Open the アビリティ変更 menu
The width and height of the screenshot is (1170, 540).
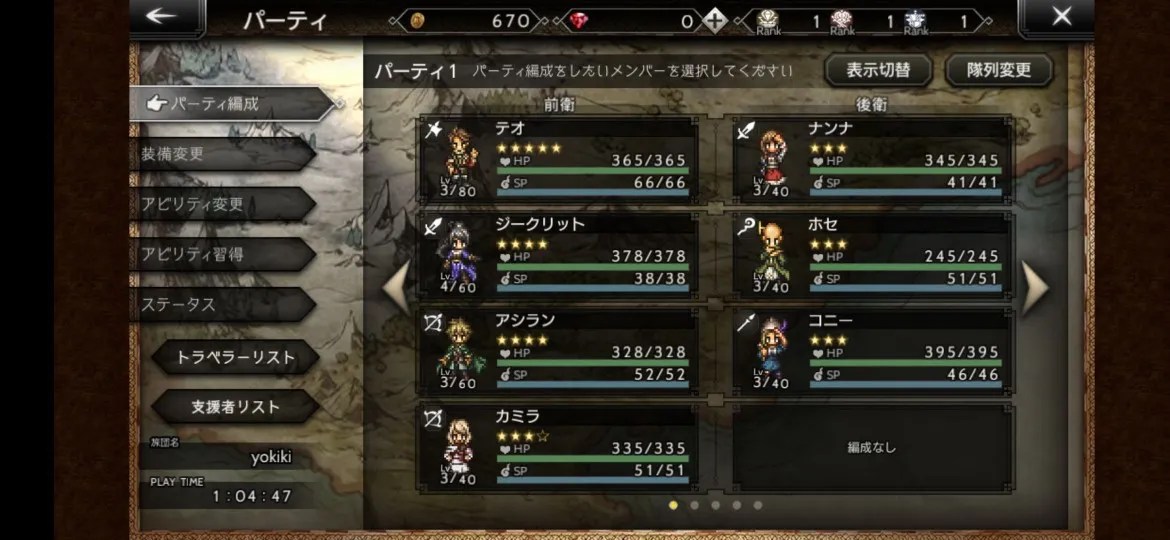coord(222,204)
